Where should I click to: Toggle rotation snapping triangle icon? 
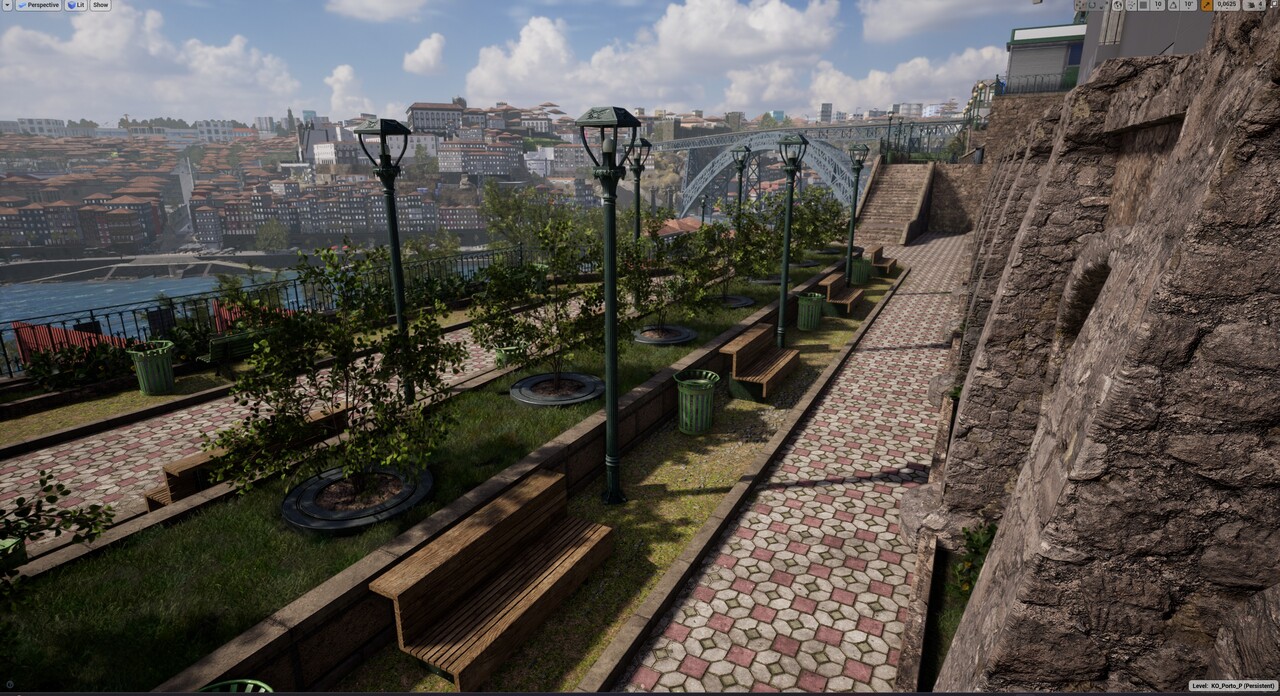point(1173,5)
